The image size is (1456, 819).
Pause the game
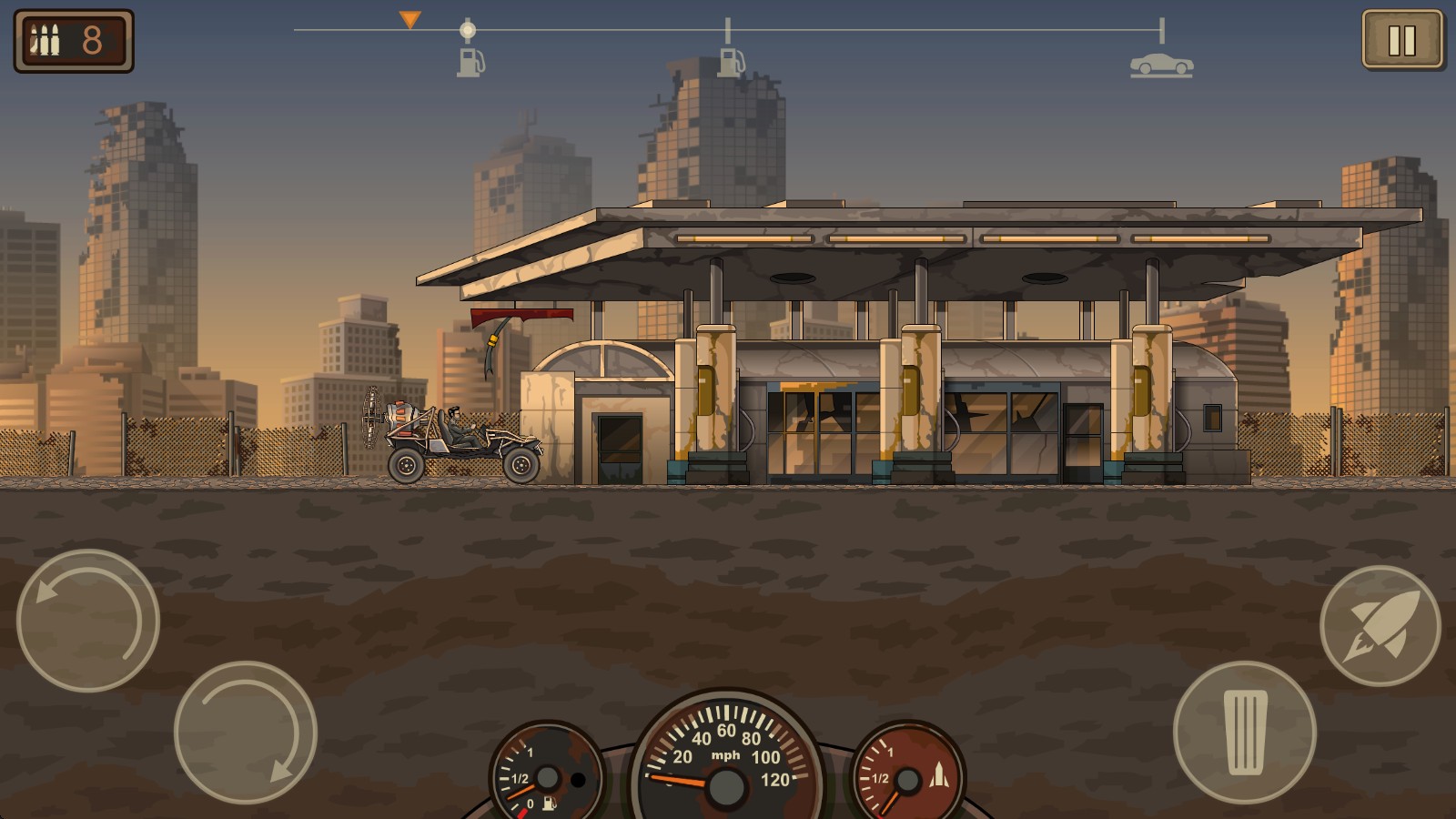click(1401, 40)
